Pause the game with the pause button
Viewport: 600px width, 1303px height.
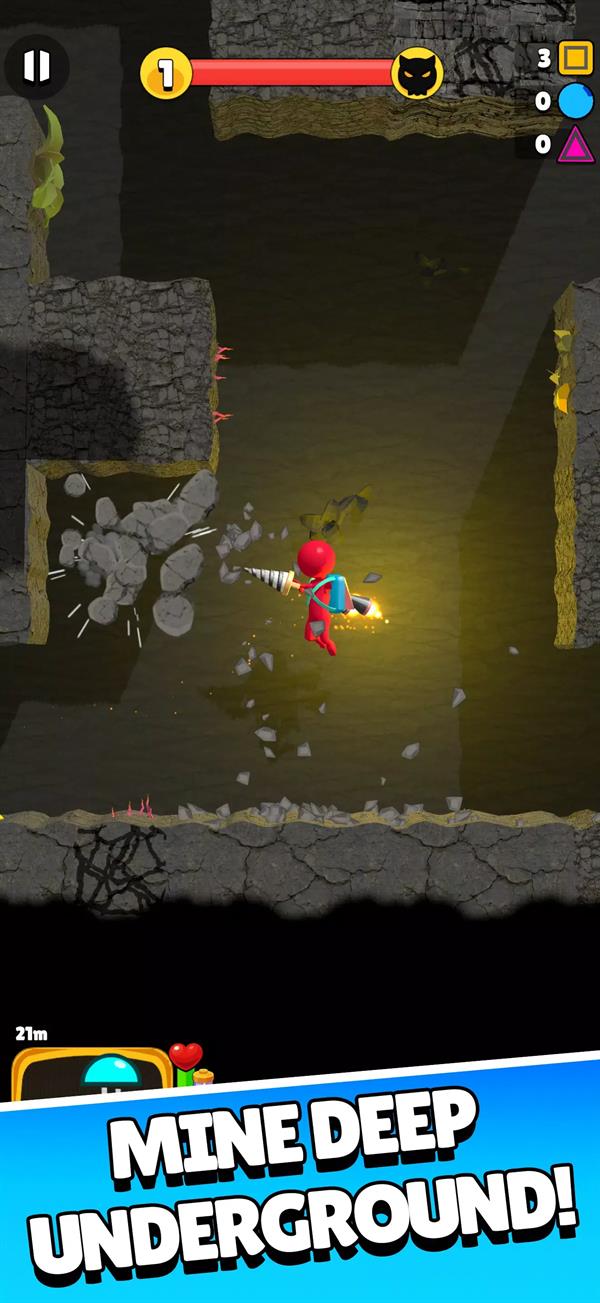click(36, 67)
